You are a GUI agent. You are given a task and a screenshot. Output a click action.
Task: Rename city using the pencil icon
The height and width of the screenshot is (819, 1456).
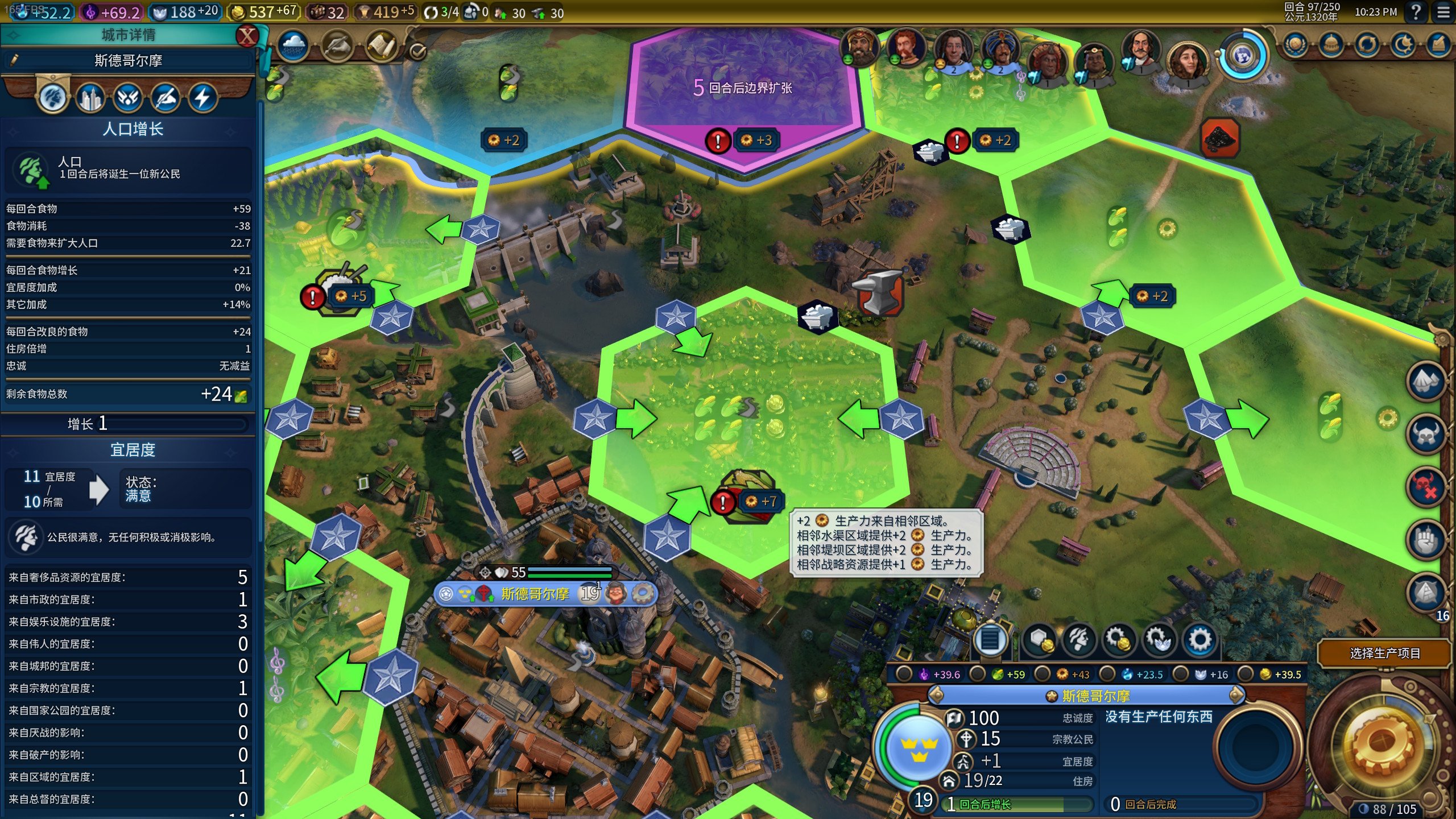point(14,60)
